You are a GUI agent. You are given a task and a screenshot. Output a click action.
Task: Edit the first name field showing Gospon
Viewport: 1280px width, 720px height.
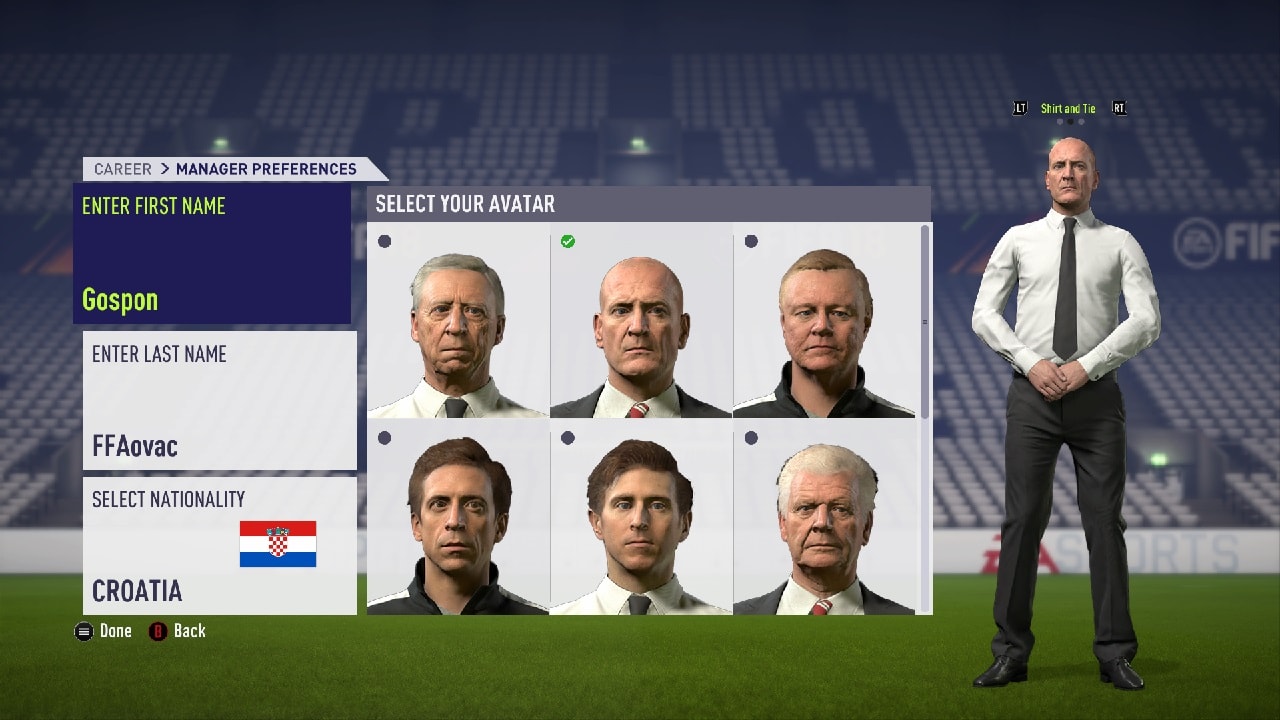pos(212,254)
